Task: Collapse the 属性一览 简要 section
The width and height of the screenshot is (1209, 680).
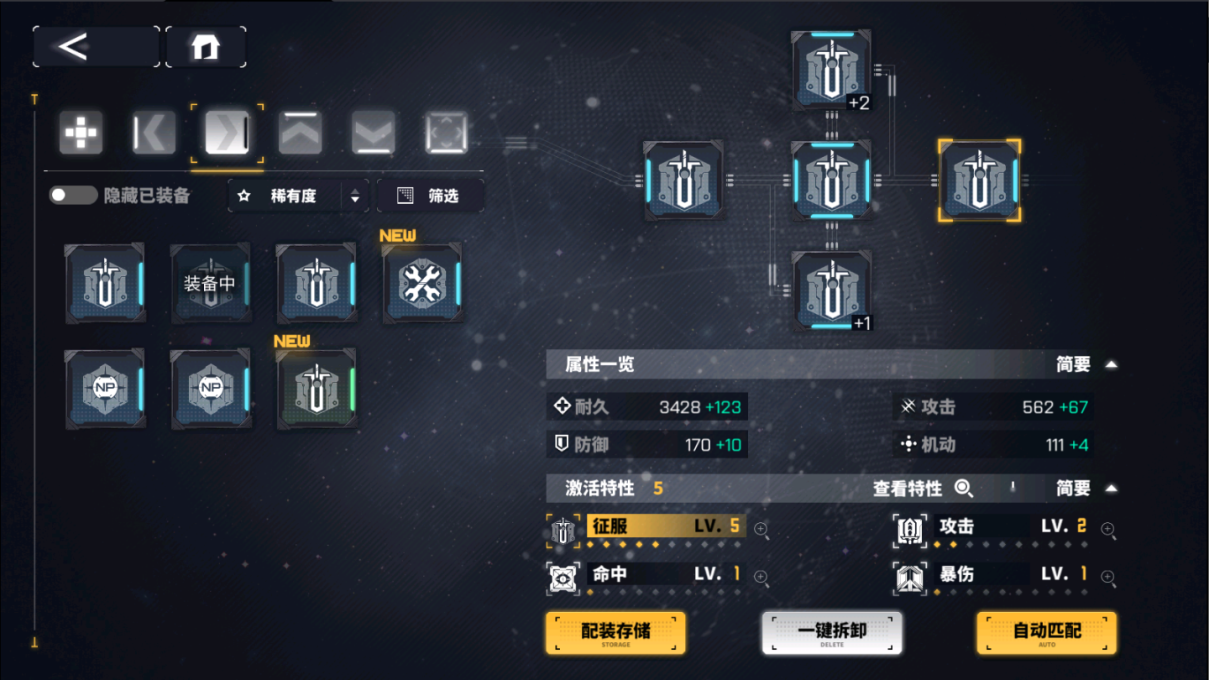Action: (x=1086, y=365)
